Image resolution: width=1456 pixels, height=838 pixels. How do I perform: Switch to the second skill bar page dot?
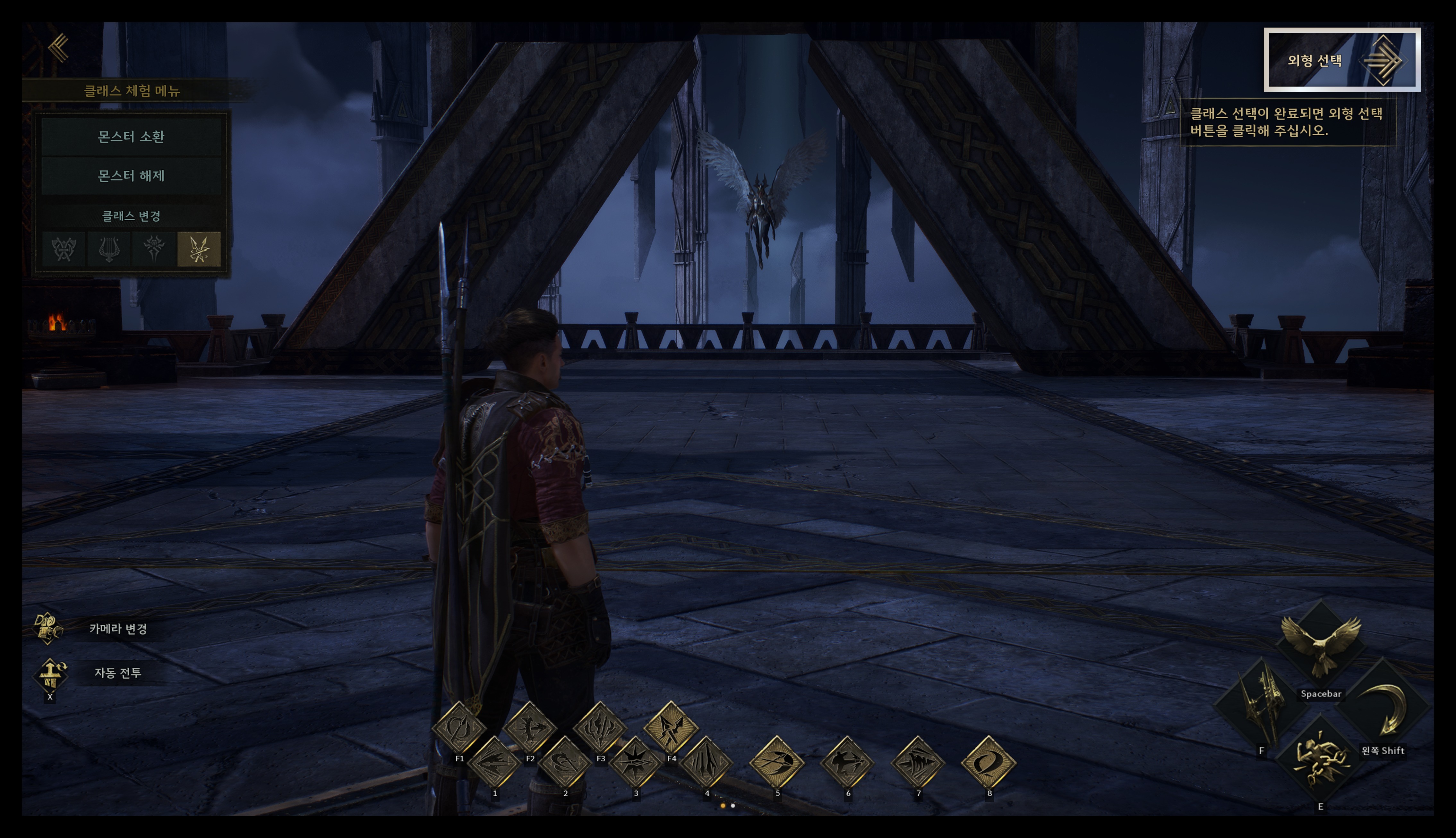[733, 806]
